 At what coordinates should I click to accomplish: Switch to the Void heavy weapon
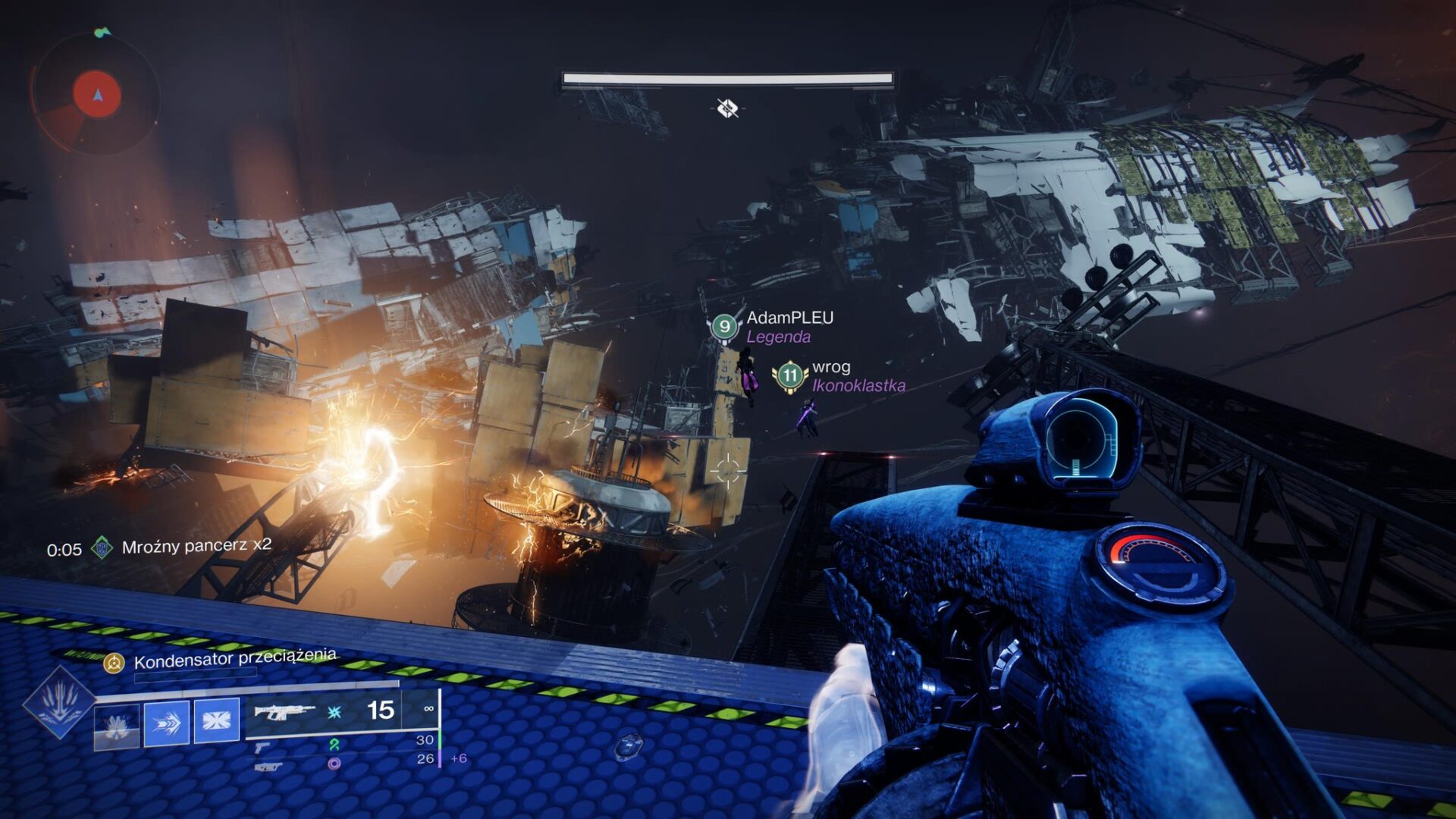pos(266,767)
